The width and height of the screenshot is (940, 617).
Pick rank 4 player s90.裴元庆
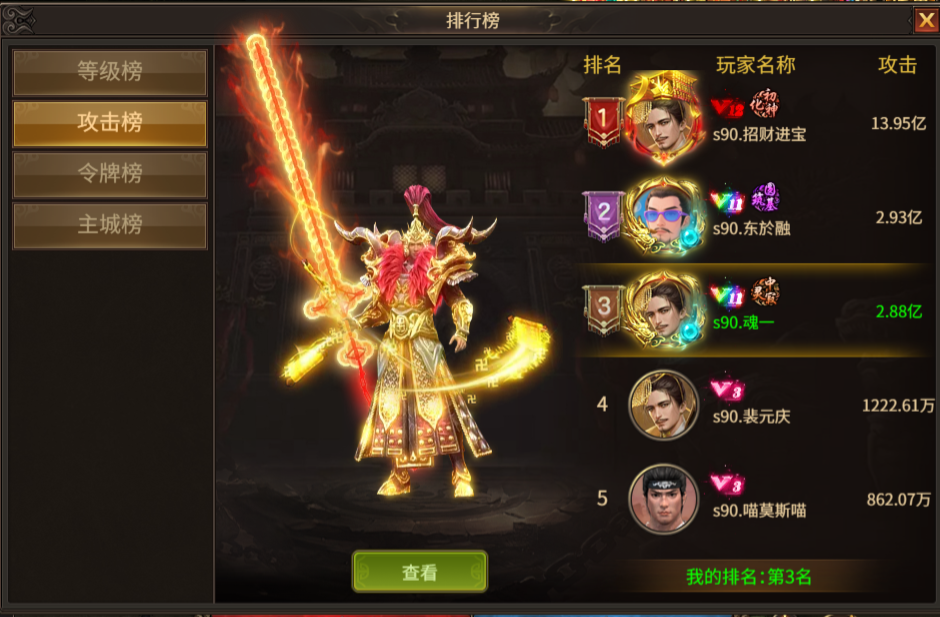click(x=758, y=404)
